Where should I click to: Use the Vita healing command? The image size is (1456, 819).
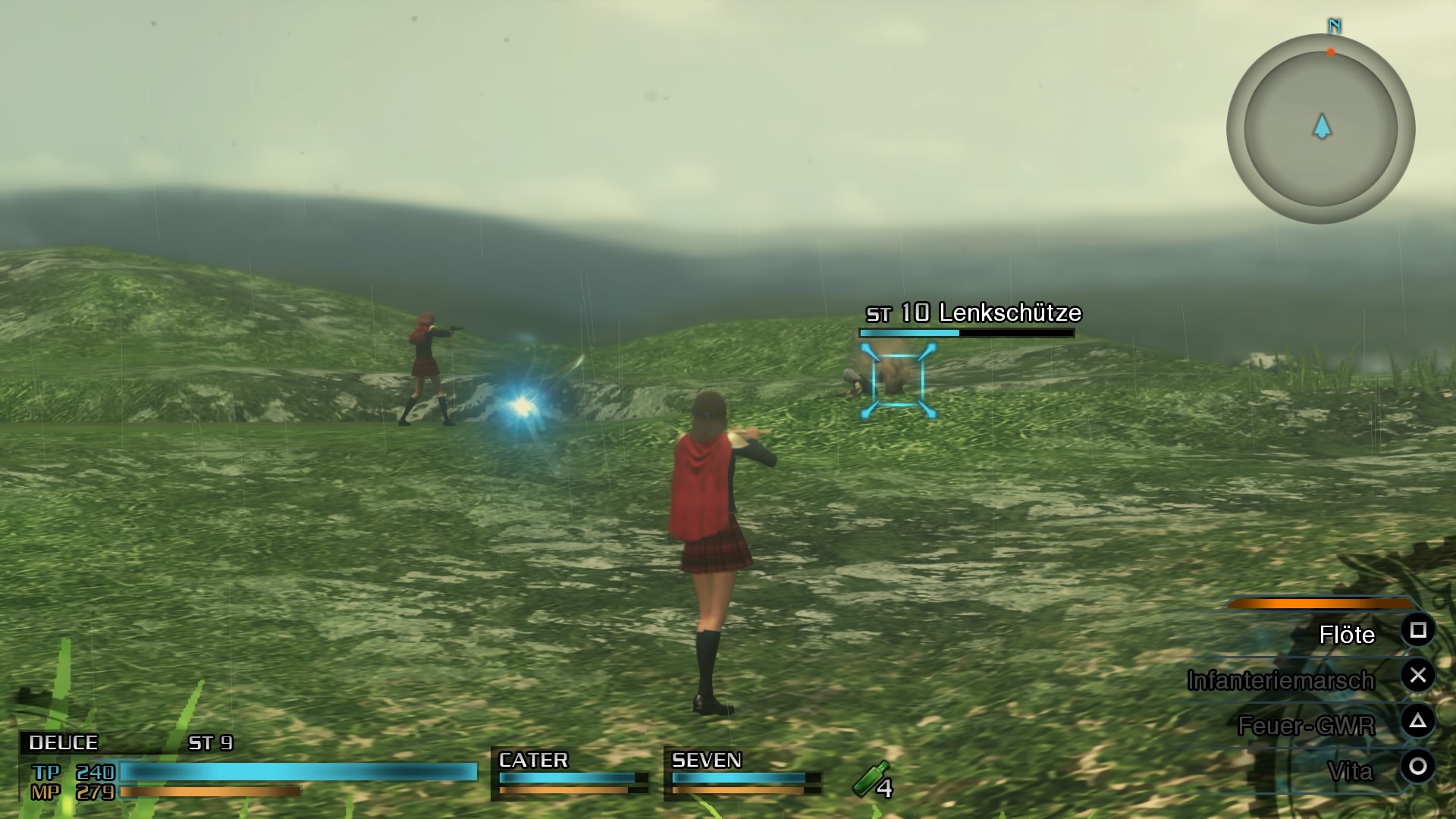1350,771
